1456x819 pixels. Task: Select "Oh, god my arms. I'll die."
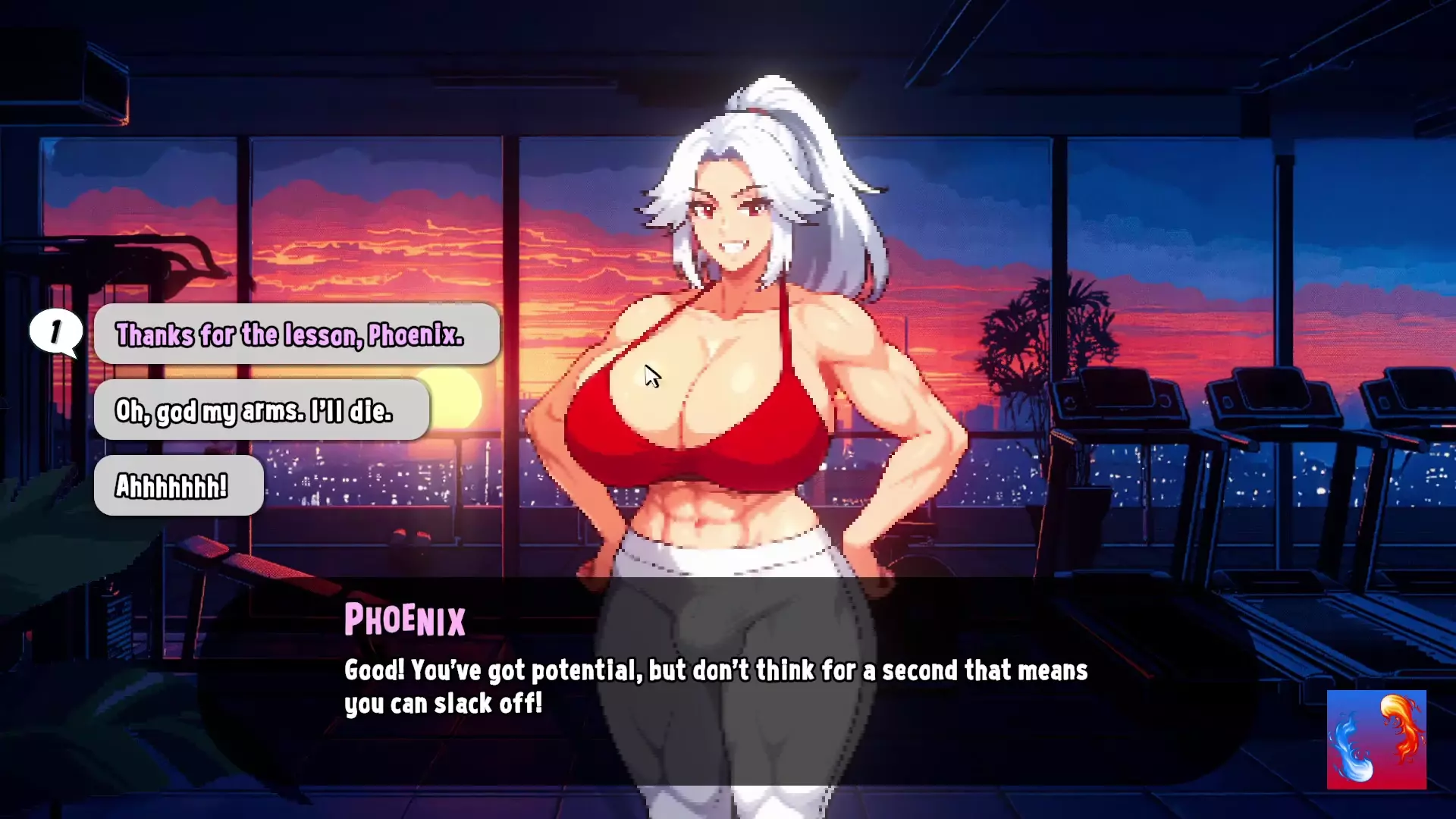click(x=261, y=410)
